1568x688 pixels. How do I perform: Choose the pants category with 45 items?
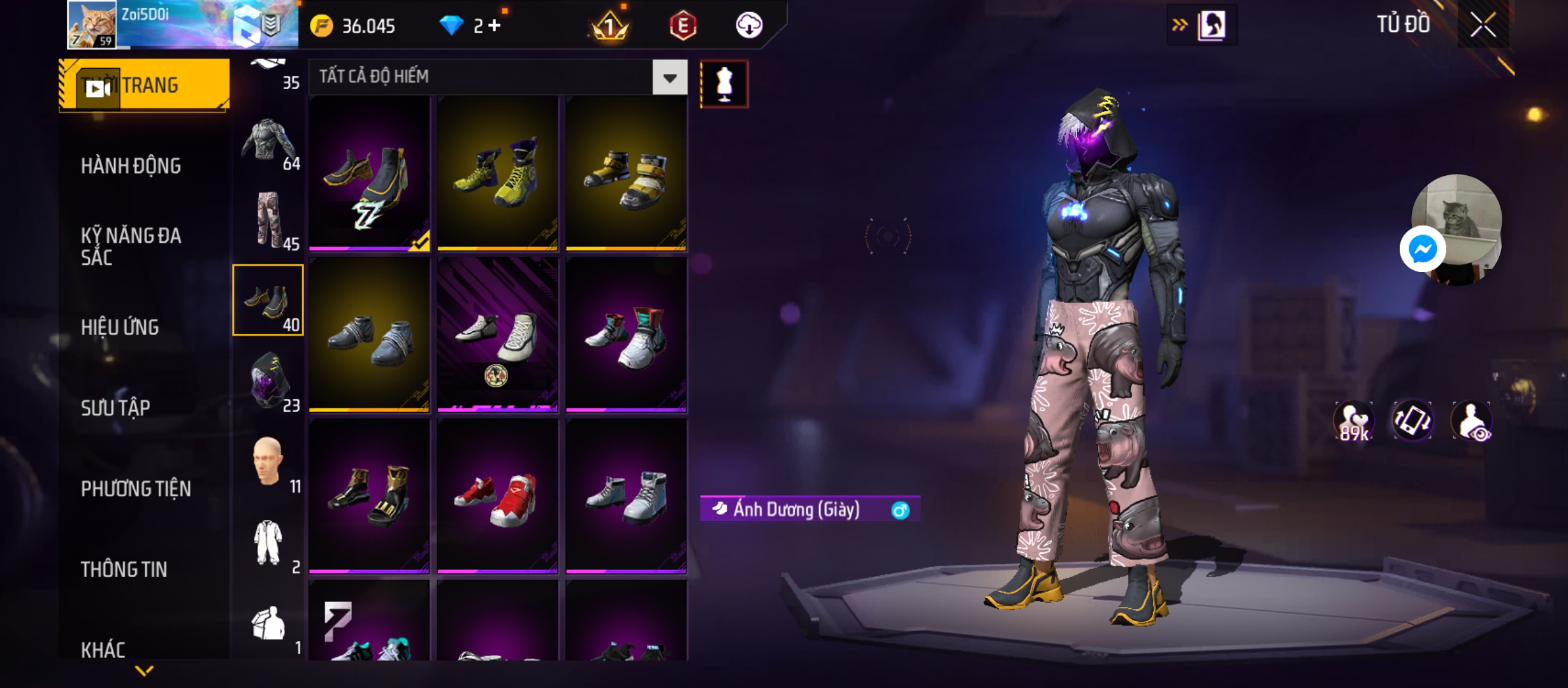tap(268, 220)
